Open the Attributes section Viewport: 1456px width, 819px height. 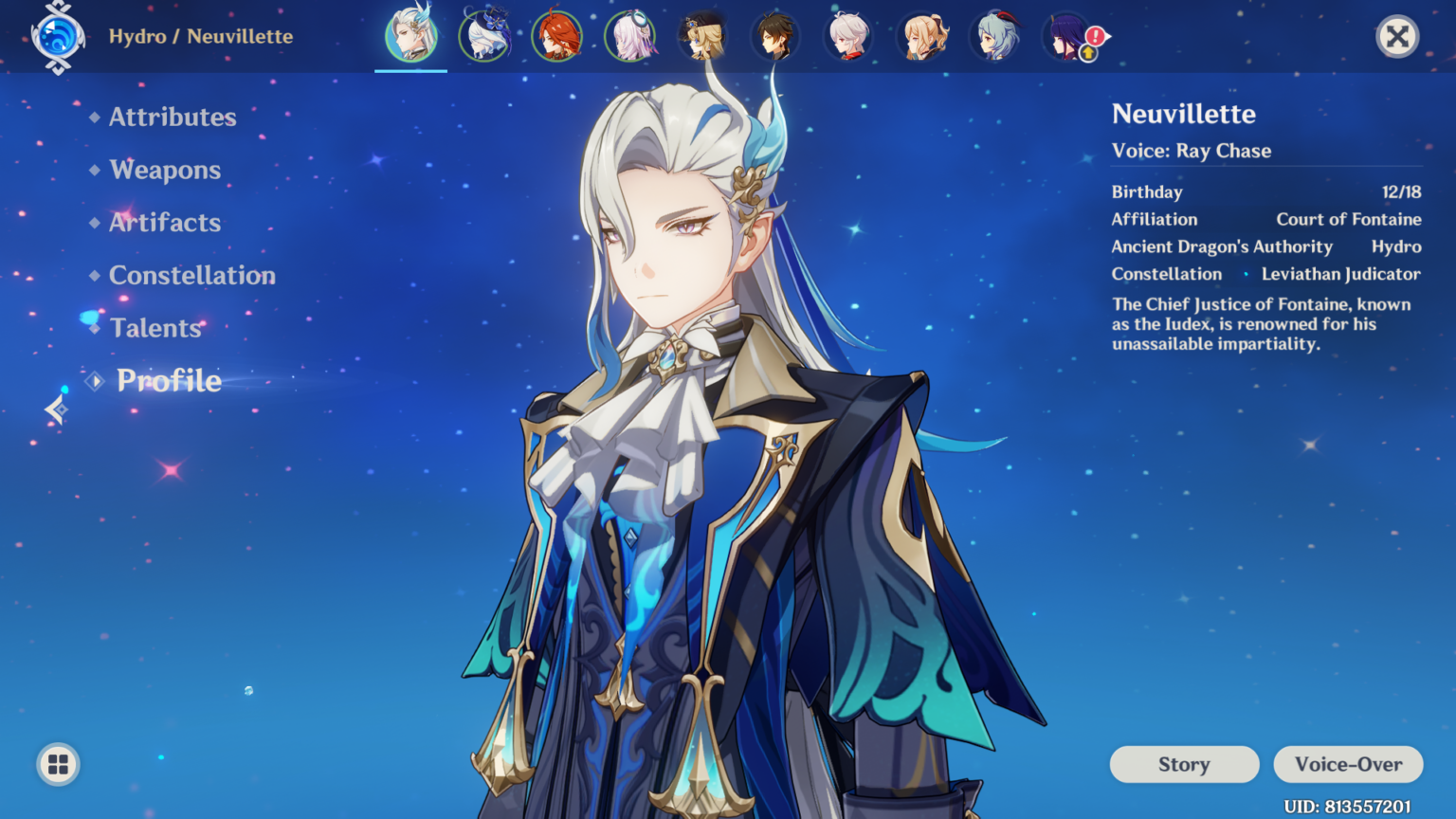172,117
